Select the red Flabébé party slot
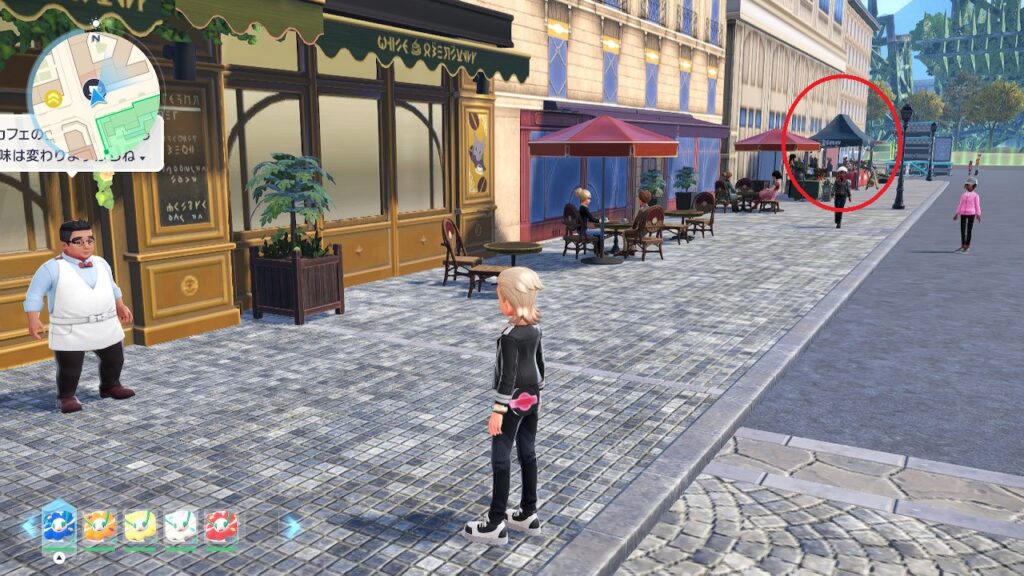1024x576 pixels. point(221,526)
